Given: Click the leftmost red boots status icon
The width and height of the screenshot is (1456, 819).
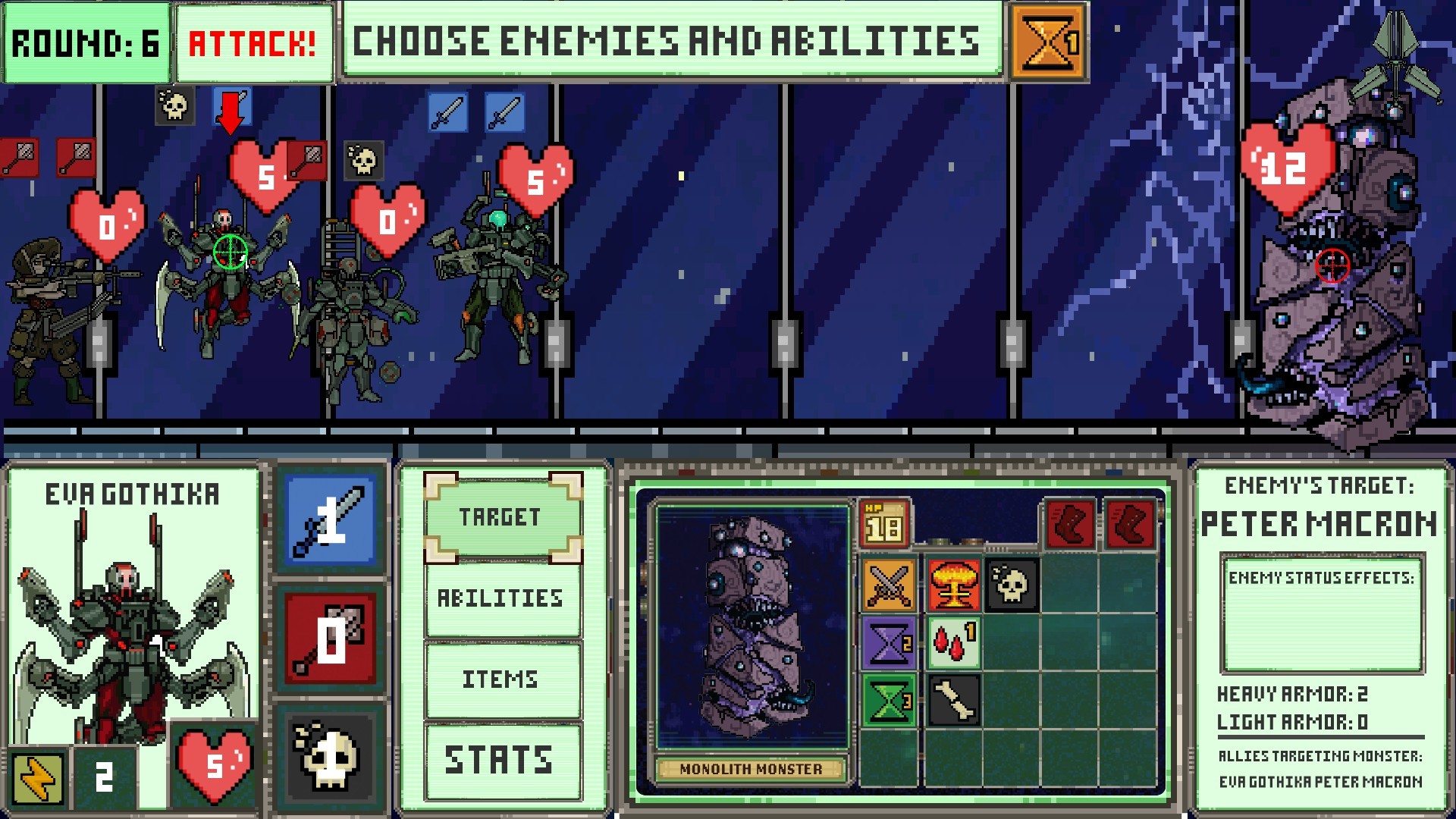Looking at the screenshot, I should (1070, 522).
